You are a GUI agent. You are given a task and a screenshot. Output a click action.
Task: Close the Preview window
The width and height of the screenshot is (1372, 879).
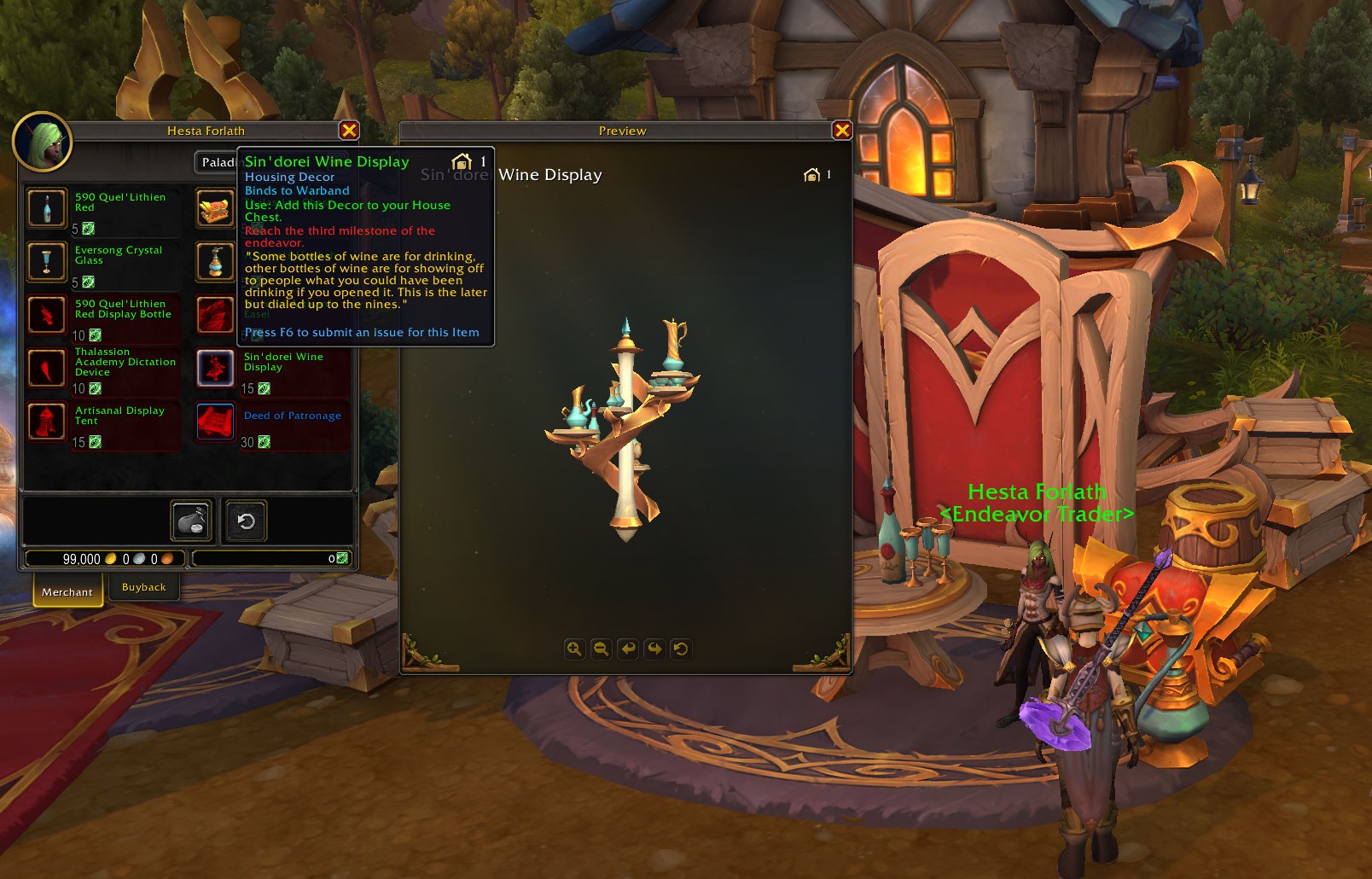click(x=842, y=131)
